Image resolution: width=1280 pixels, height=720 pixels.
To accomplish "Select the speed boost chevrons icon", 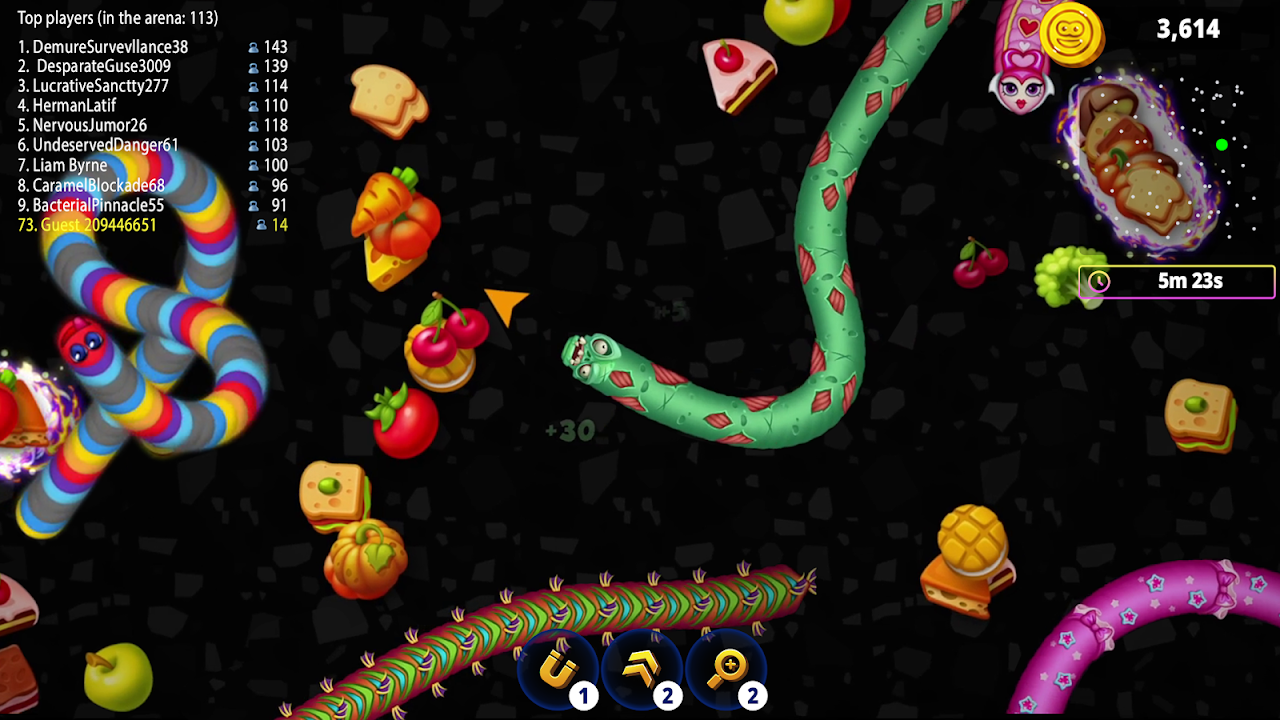I will [x=642, y=670].
